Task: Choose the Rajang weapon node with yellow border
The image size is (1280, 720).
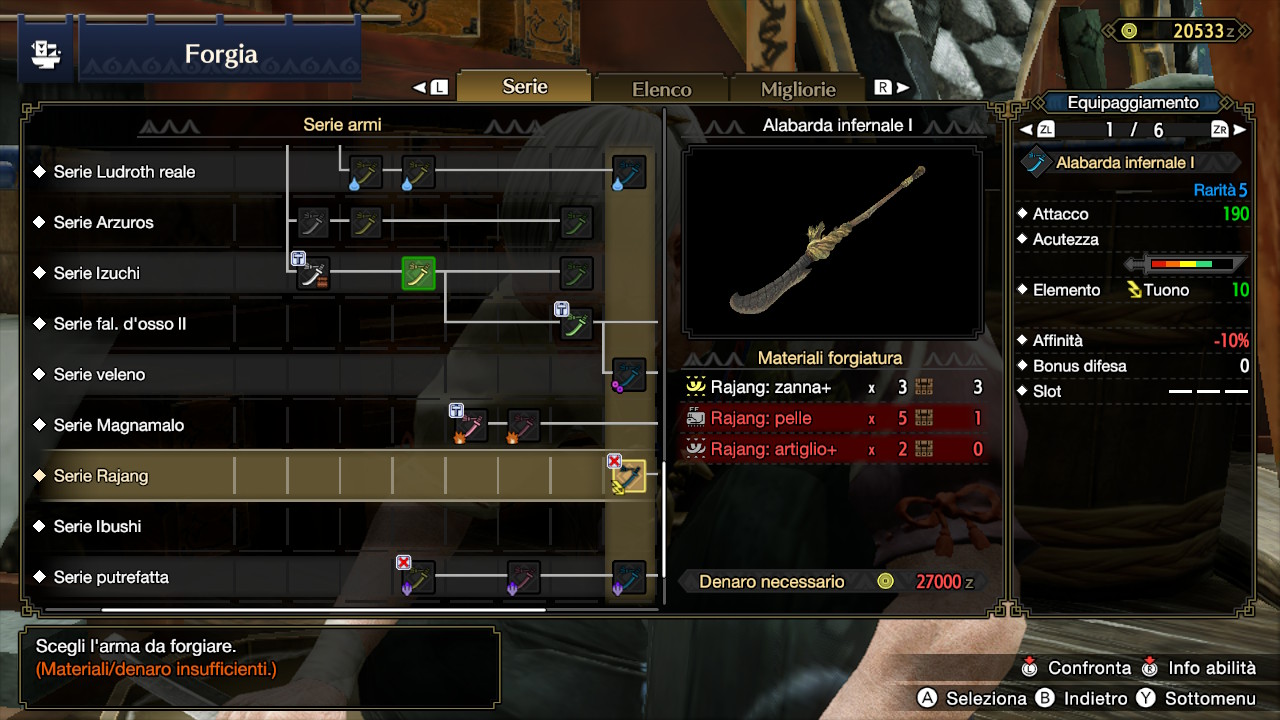Action: (x=629, y=477)
